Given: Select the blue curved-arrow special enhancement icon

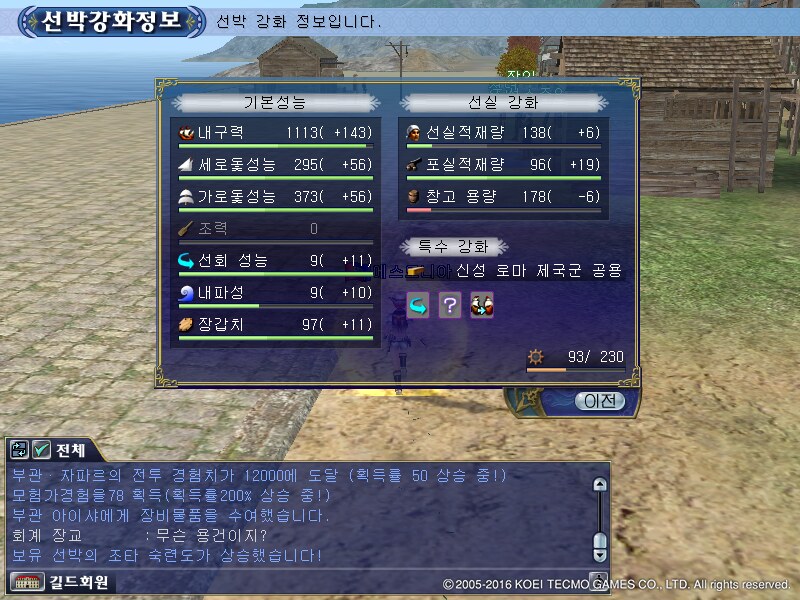Looking at the screenshot, I should coord(418,306).
